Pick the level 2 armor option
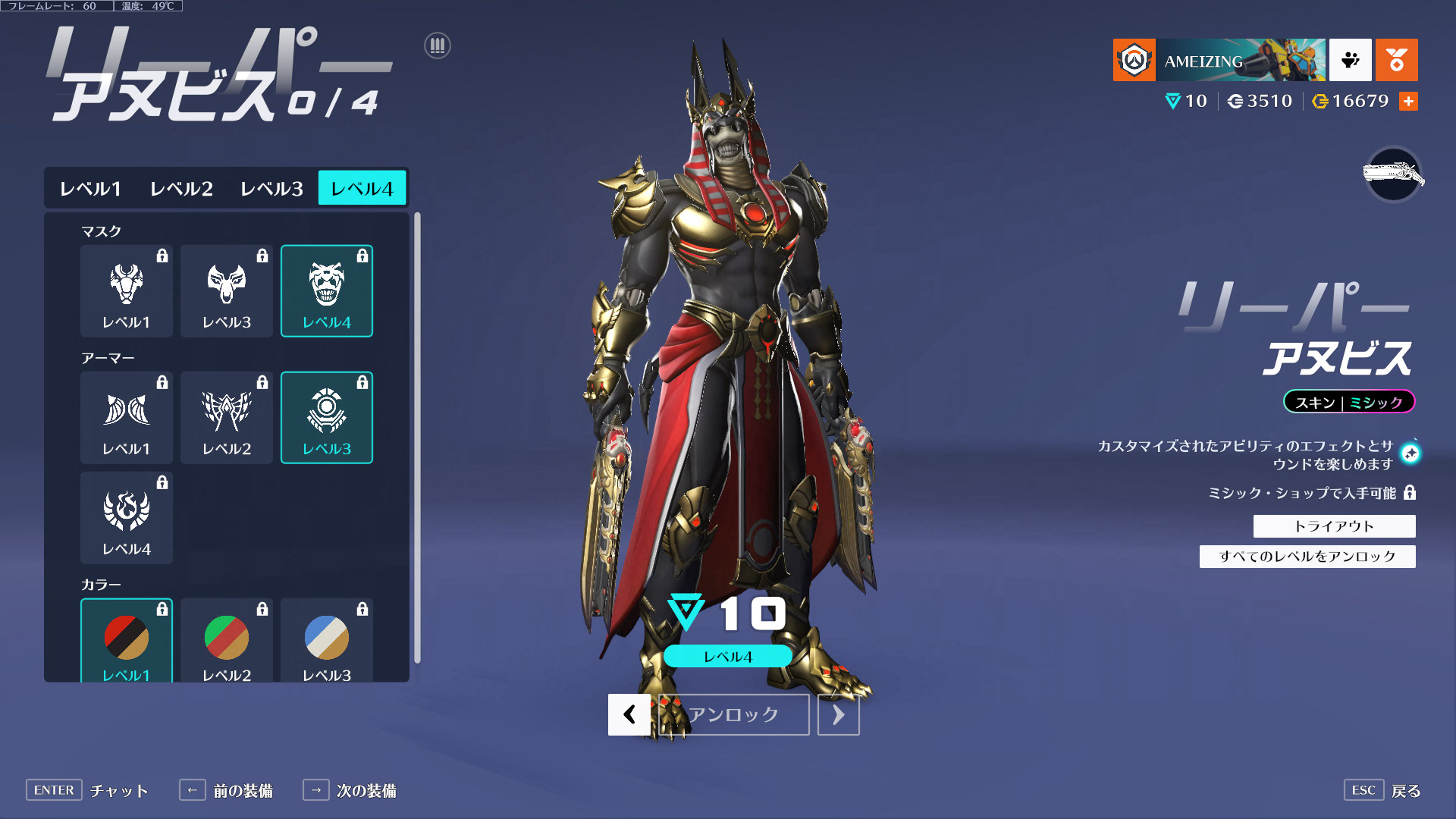The image size is (1456, 819). click(x=227, y=418)
